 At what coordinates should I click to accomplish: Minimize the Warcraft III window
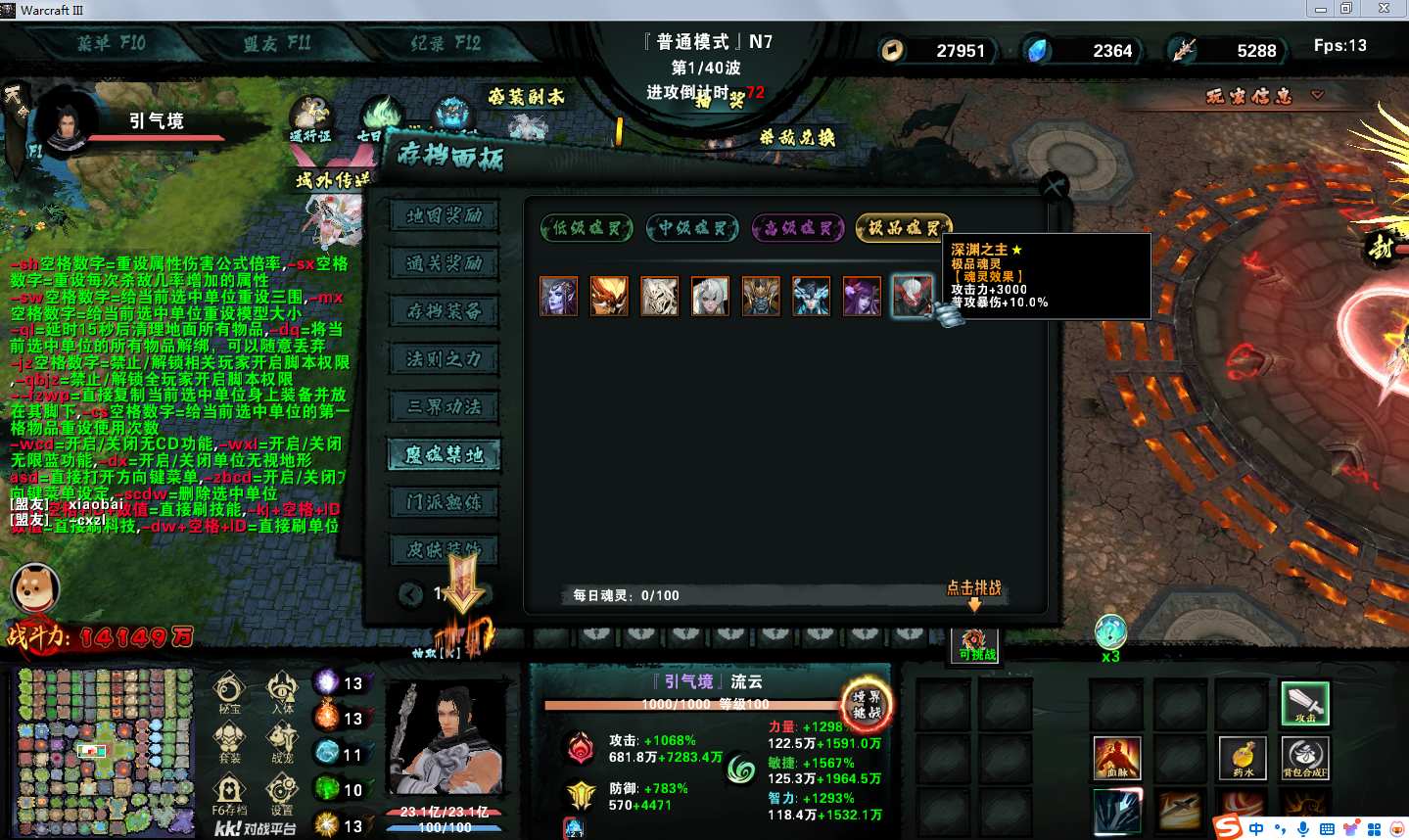click(1320, 9)
